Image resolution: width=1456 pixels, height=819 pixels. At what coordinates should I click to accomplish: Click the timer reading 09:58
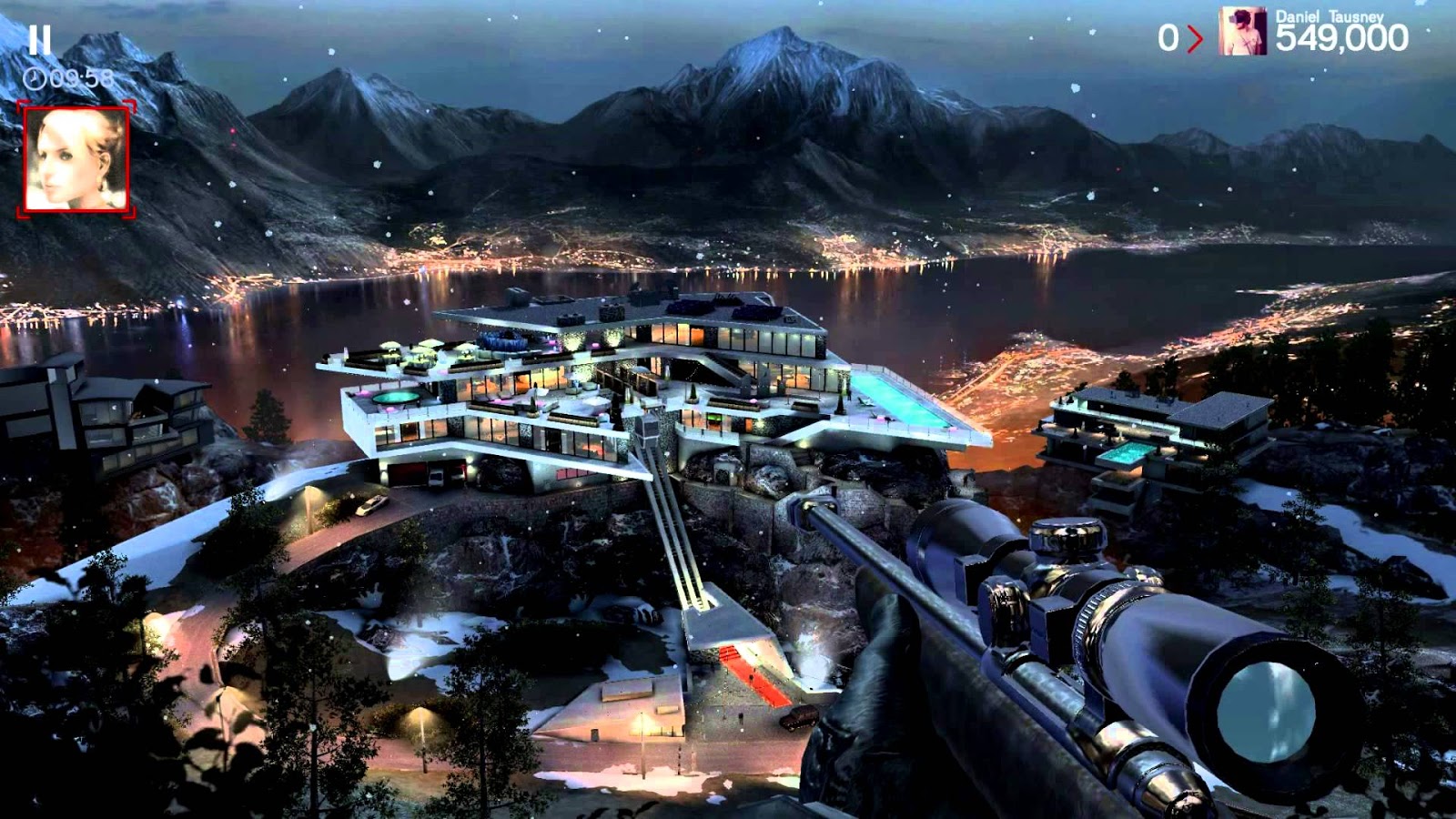pyautogui.click(x=82, y=78)
